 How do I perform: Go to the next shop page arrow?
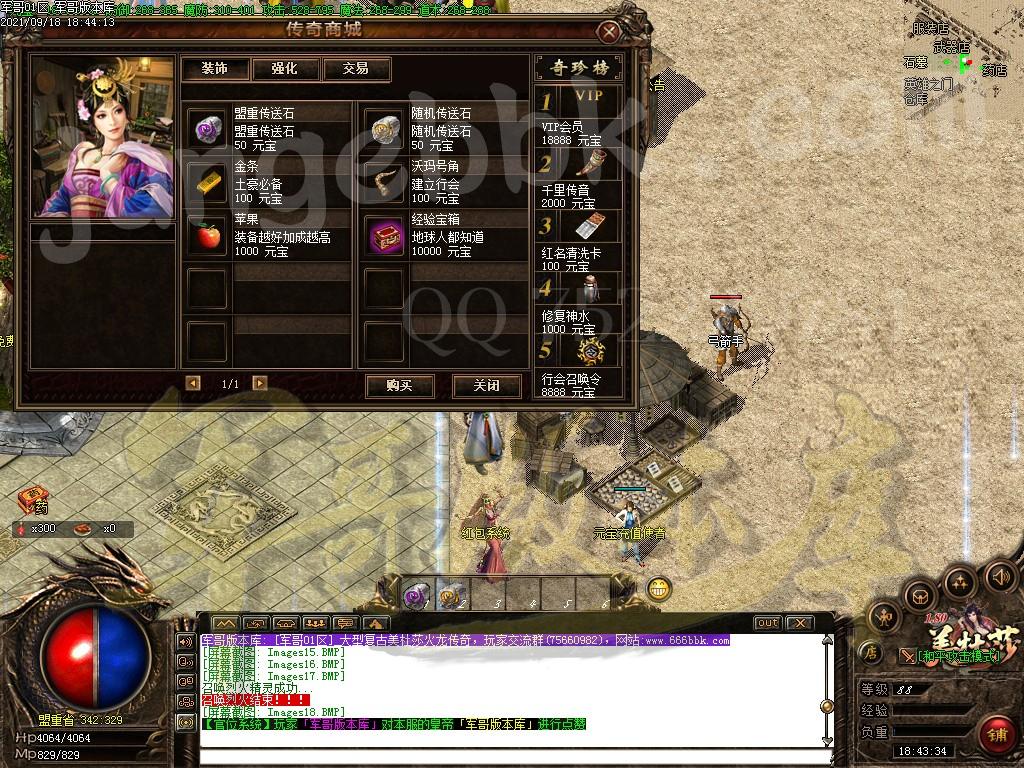coord(260,383)
